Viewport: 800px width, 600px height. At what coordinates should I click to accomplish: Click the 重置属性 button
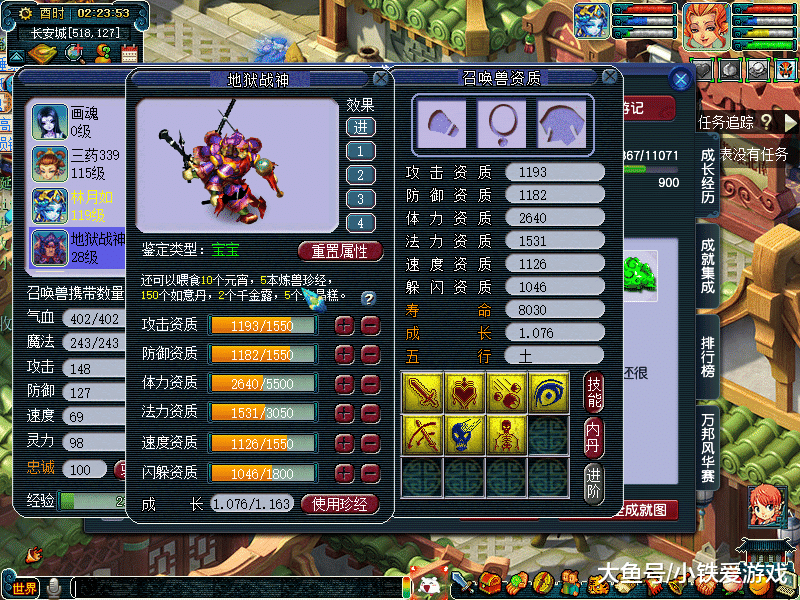click(x=340, y=251)
